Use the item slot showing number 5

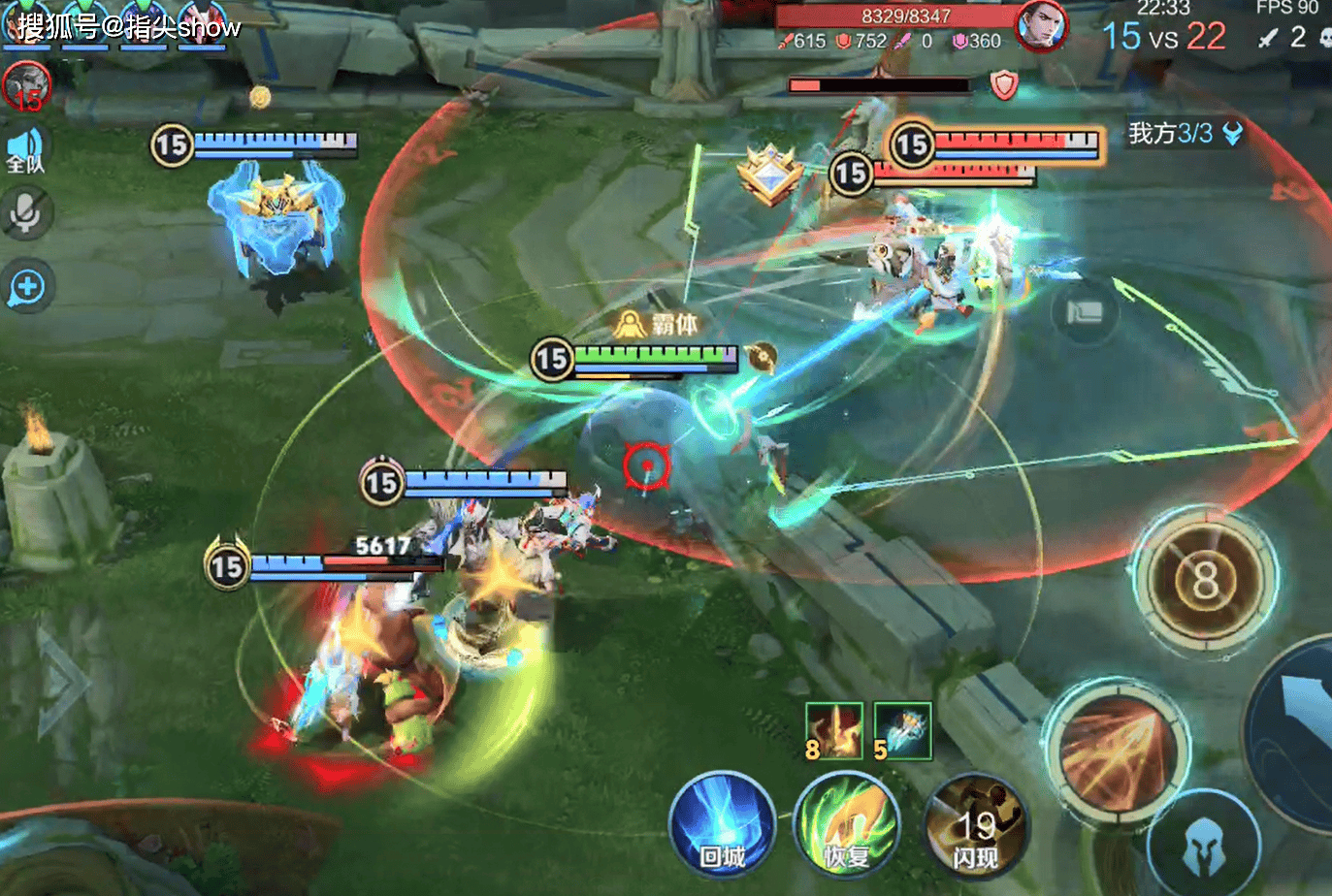coord(902,730)
